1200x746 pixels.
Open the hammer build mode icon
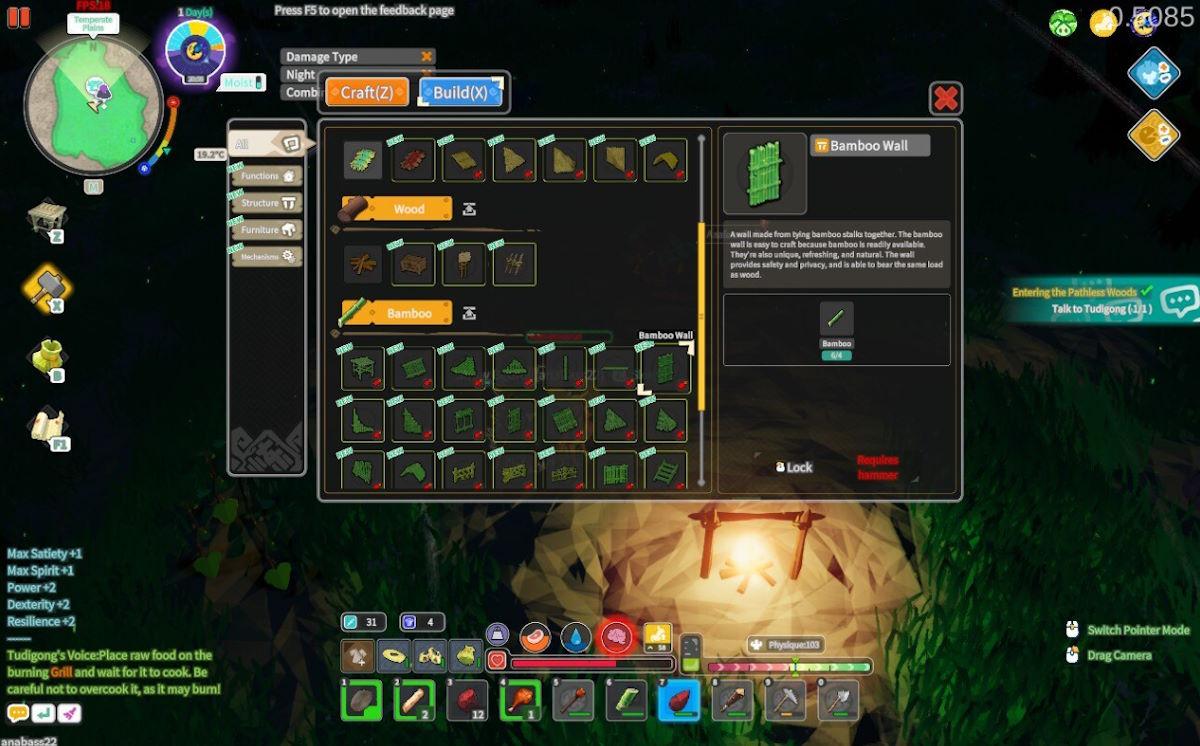point(47,290)
